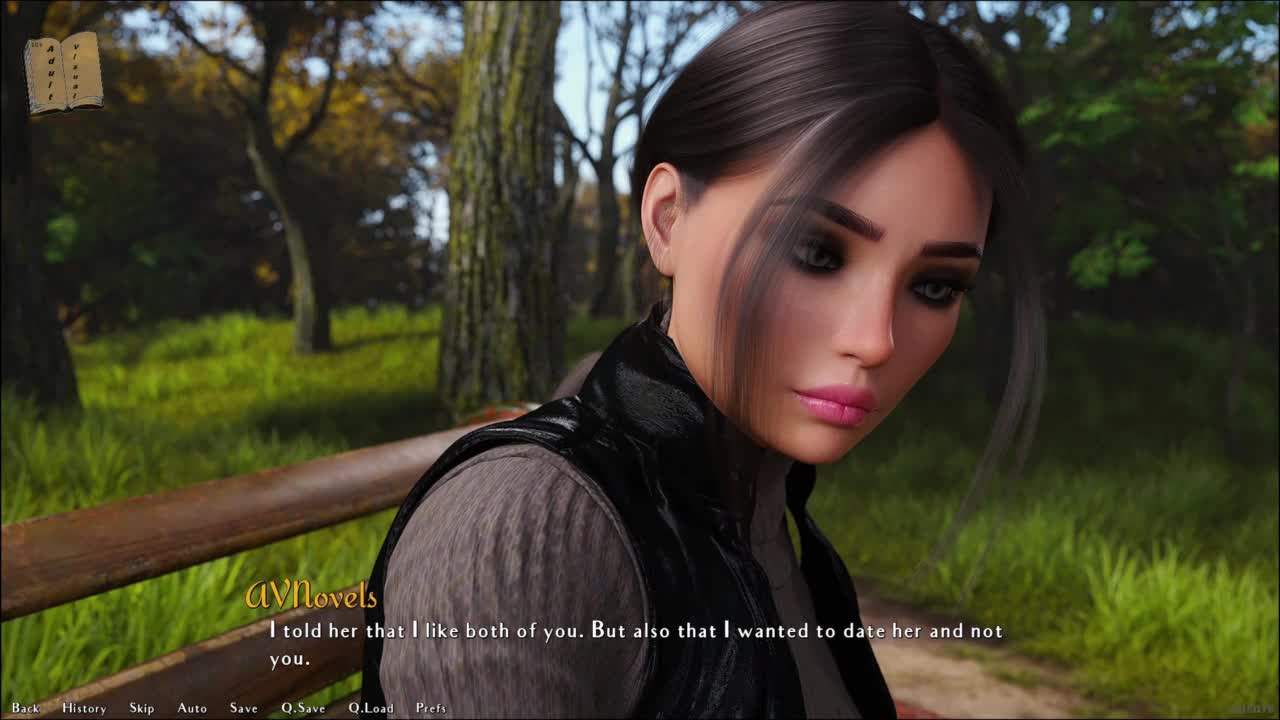Turn on Auto-advance
1280x720 pixels.
click(x=192, y=708)
